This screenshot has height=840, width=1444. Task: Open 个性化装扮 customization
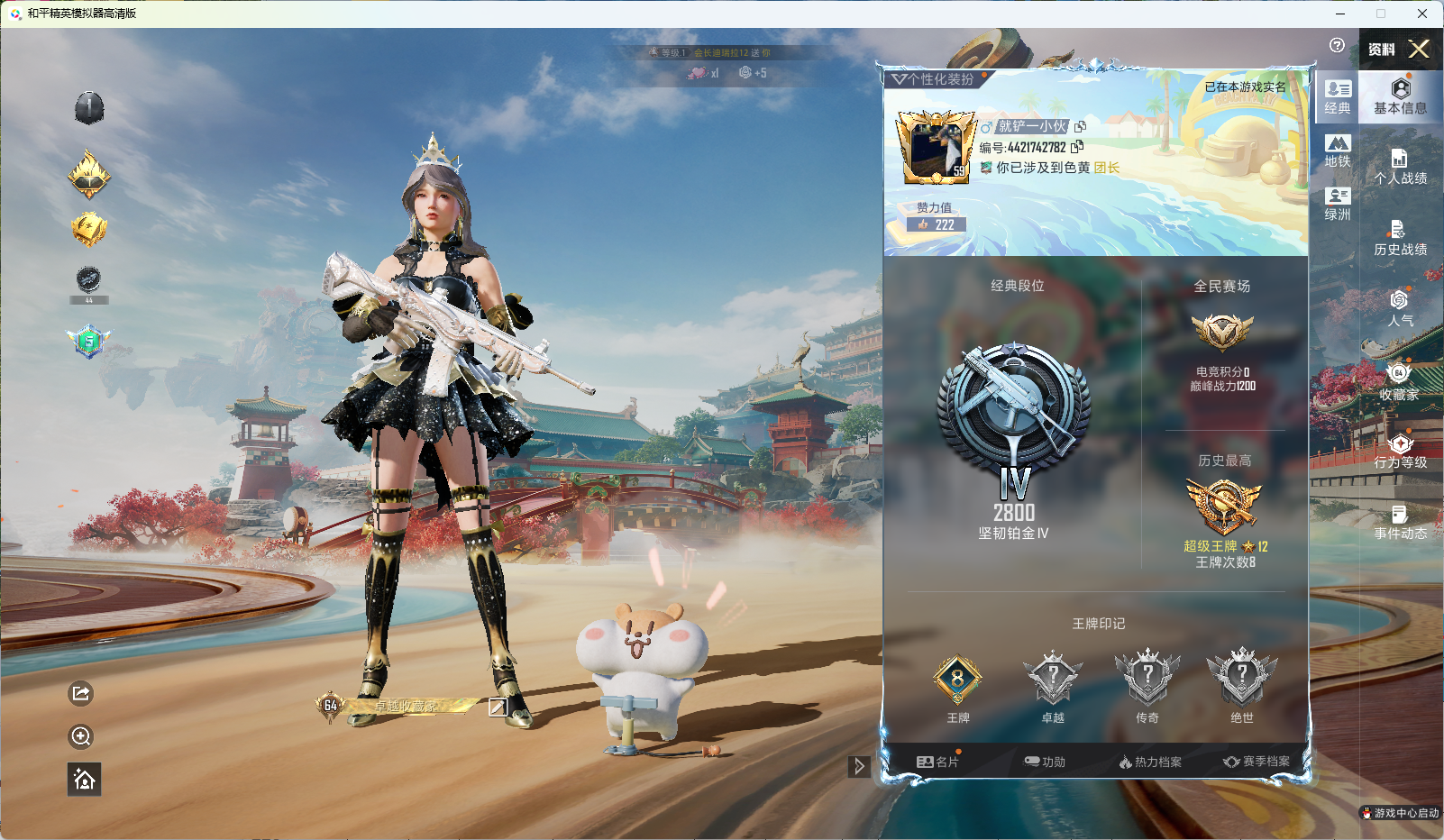click(934, 79)
